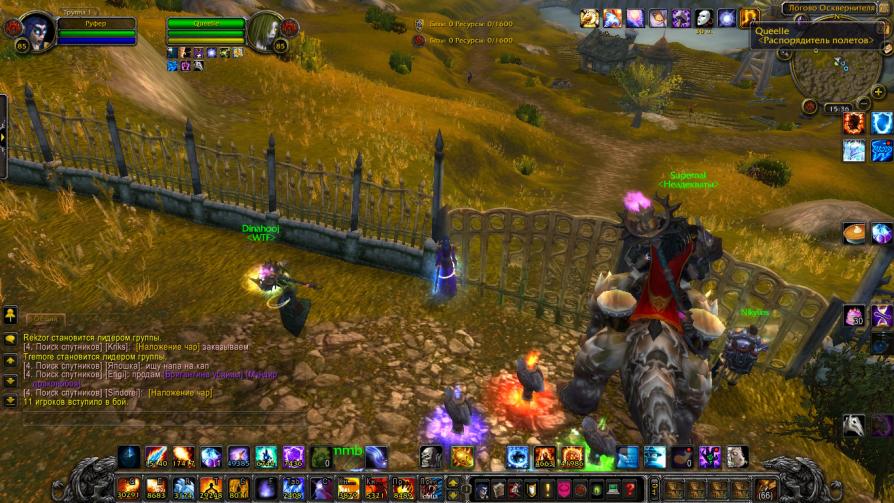Select the Queelle target portrait frame
Viewport: 894px width, 503px height.
tap(267, 31)
